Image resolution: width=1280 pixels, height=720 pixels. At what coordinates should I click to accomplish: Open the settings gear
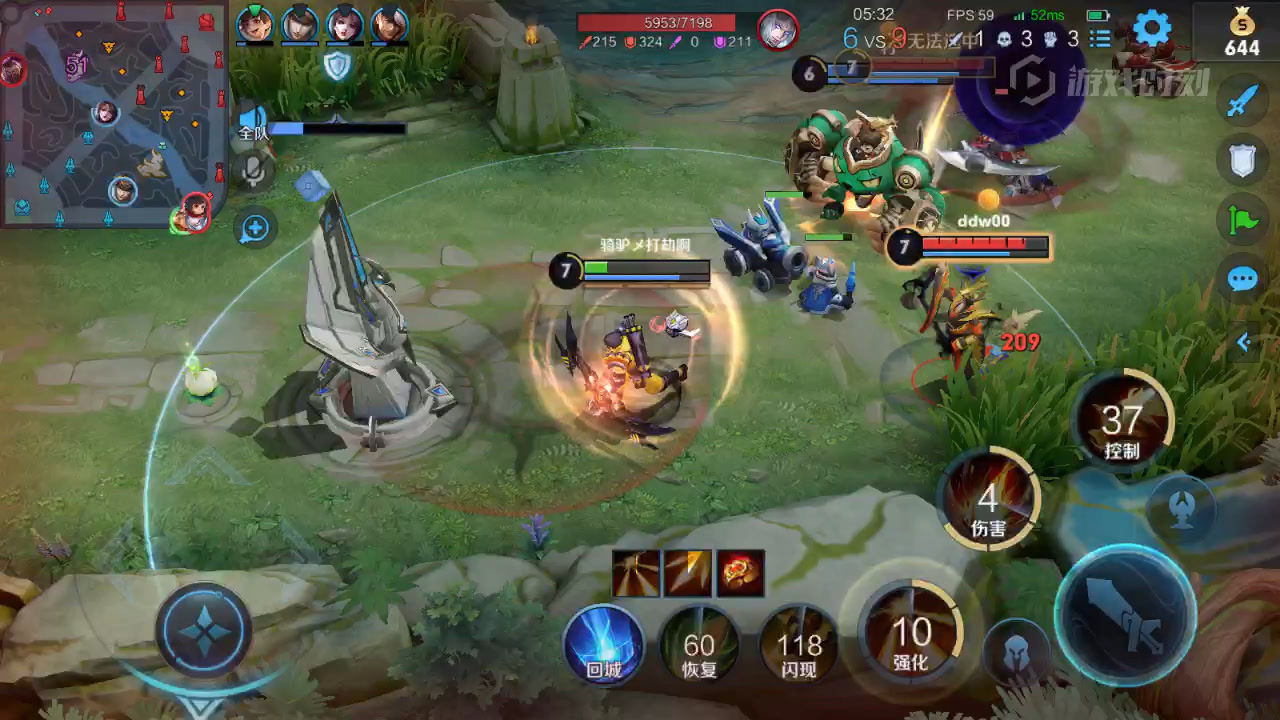1151,29
